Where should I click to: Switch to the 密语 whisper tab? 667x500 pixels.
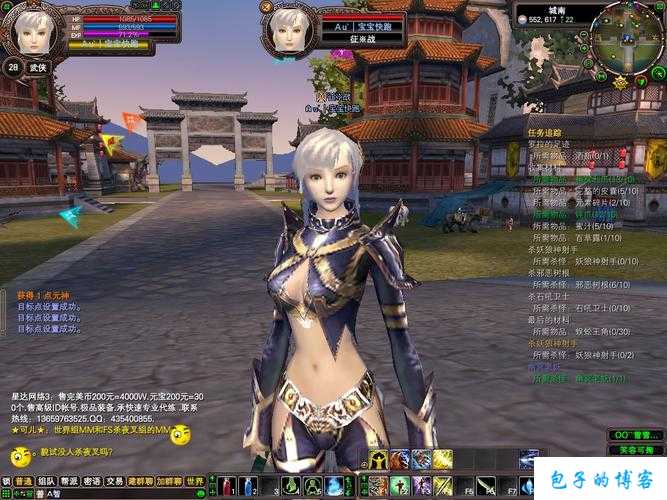93,481
